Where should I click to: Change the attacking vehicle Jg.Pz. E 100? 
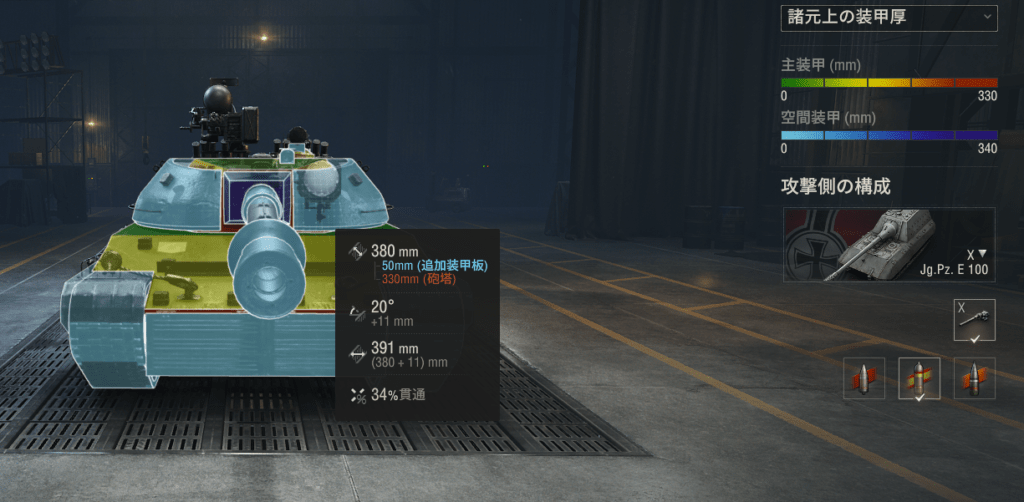click(889, 244)
